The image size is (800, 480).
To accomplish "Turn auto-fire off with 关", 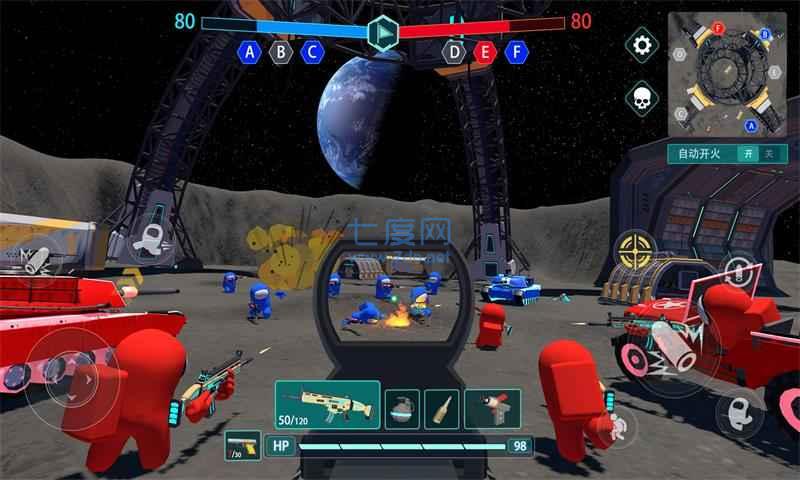I will coord(768,154).
